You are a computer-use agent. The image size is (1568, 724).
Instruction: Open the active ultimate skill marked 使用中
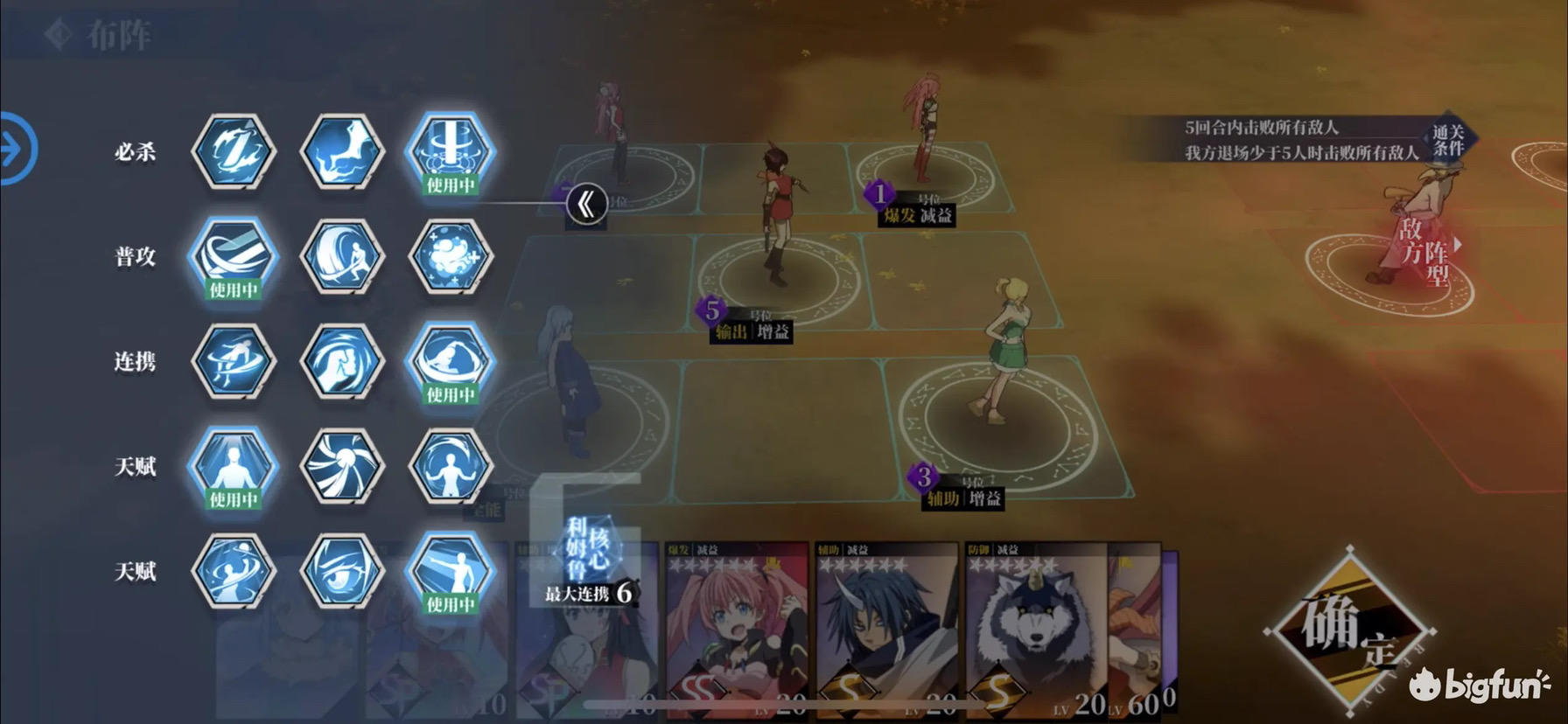[x=451, y=150]
